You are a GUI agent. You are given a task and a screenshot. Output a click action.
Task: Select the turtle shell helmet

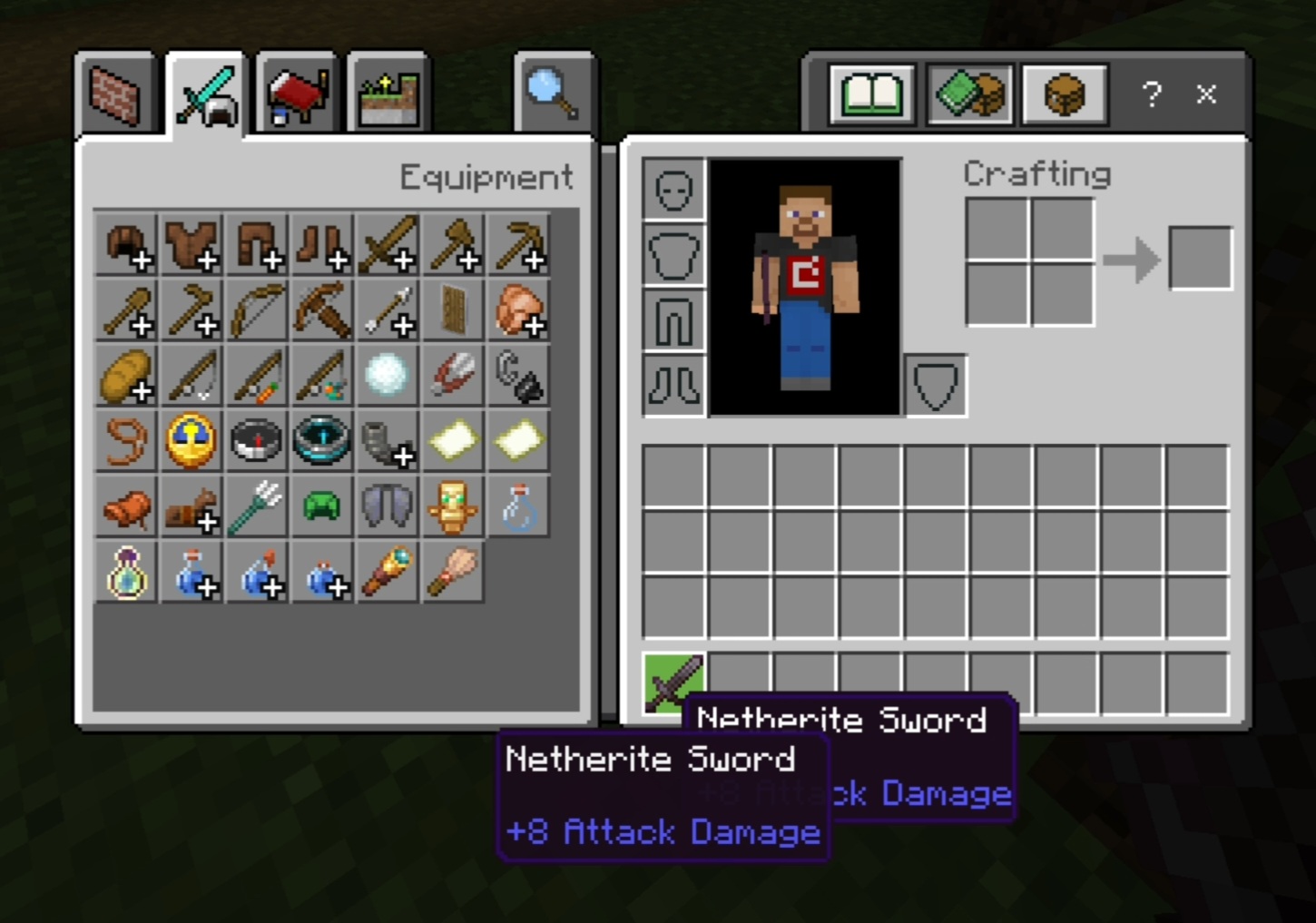(x=322, y=506)
